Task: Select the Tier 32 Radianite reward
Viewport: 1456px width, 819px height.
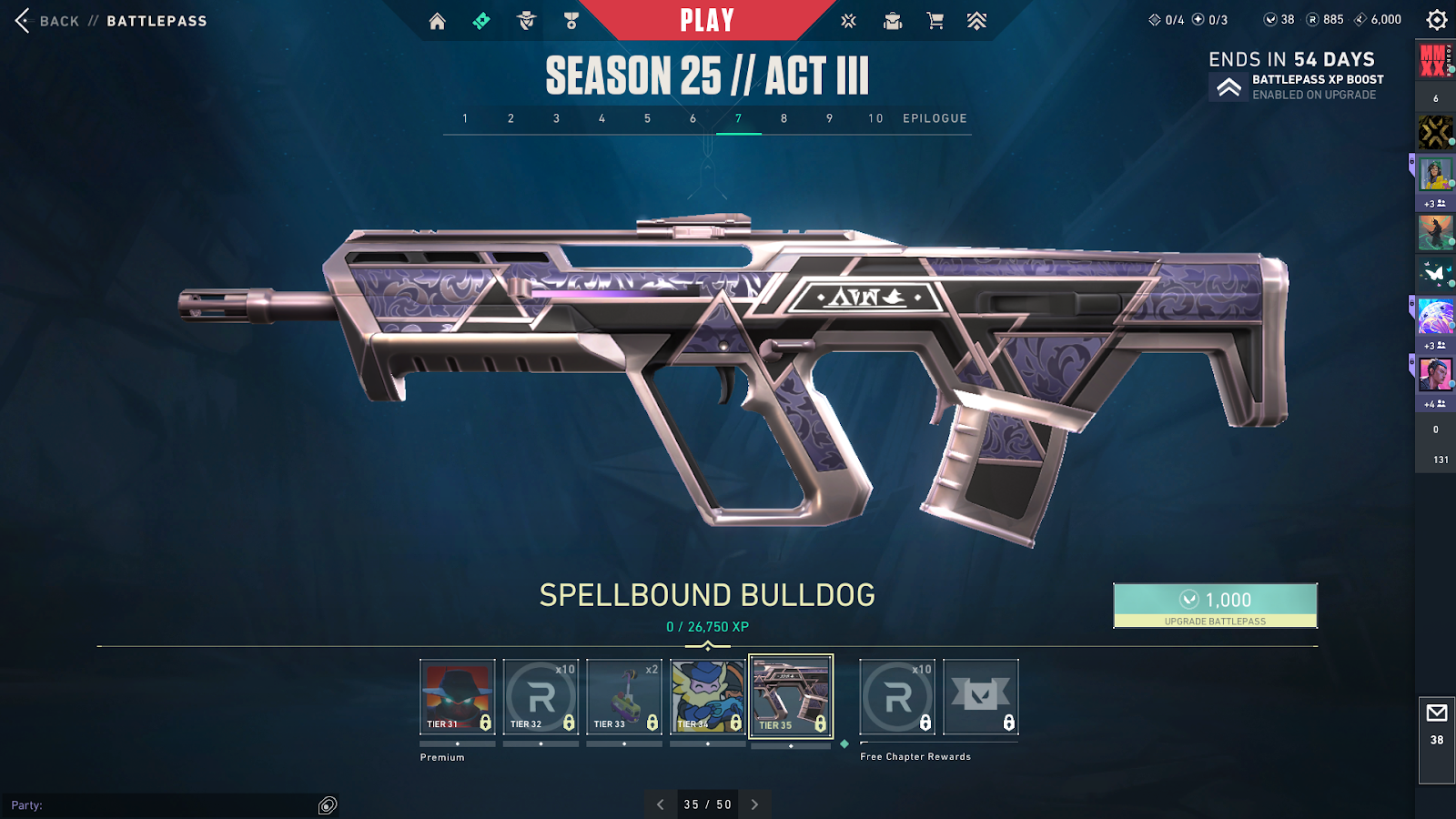Action: pyautogui.click(x=541, y=697)
